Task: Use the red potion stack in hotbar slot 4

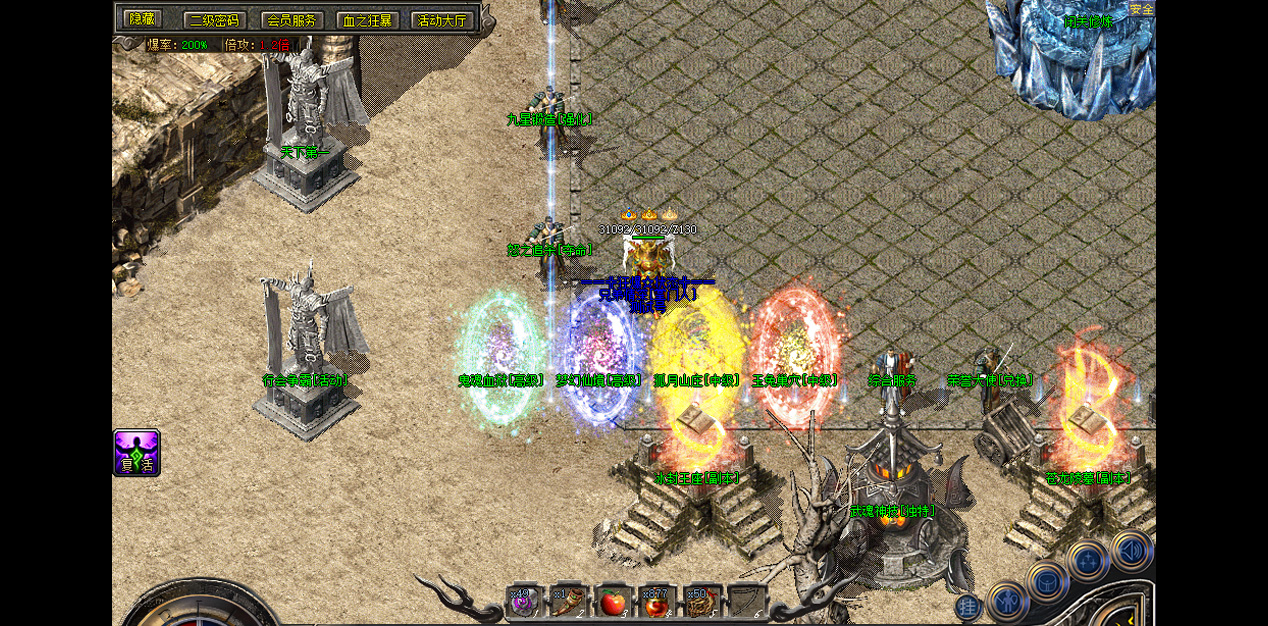Action: (x=656, y=601)
